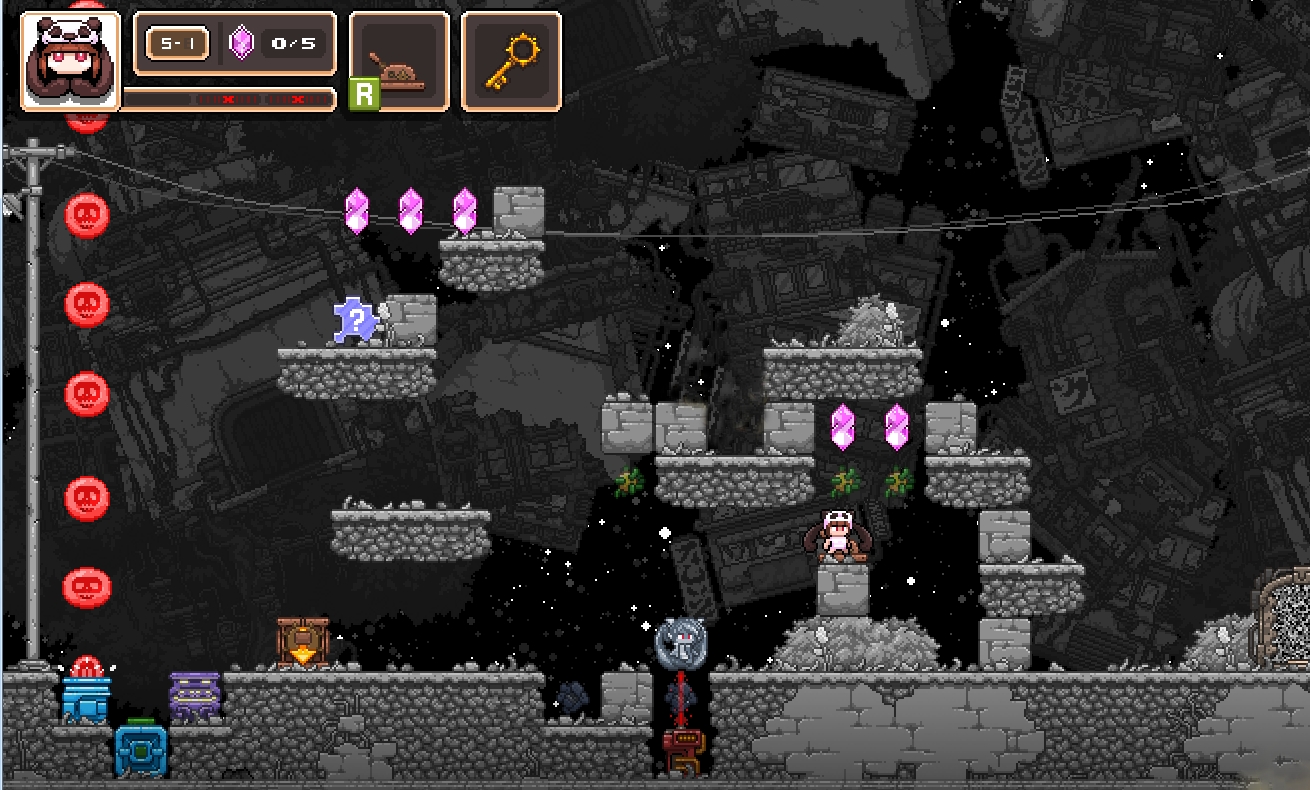Select the lever item slot

coord(400,61)
